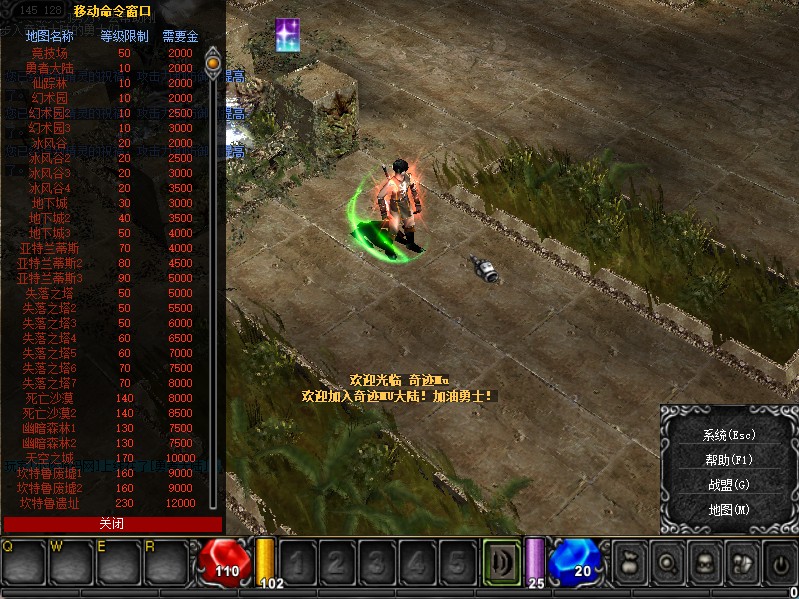Warp to 冰风谷 map
Screen dimensions: 799x599
tap(50, 143)
